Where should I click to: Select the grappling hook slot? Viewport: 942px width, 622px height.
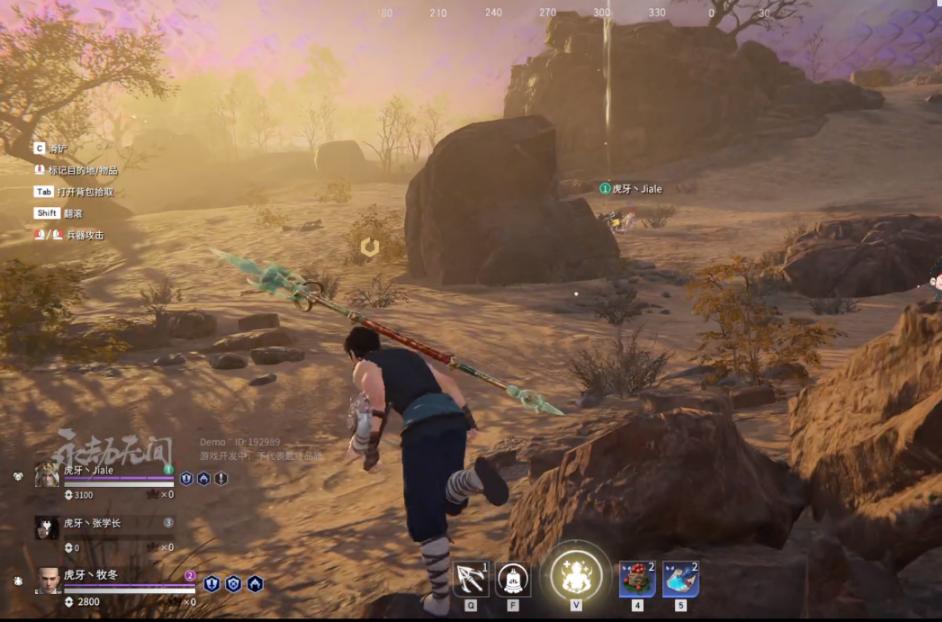pos(470,577)
